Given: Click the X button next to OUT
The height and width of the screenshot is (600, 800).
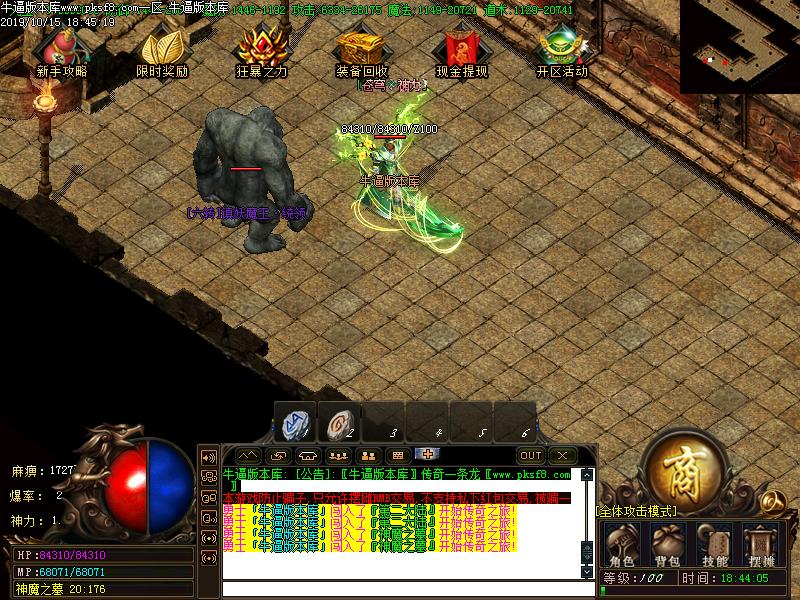Looking at the screenshot, I should click(561, 455).
